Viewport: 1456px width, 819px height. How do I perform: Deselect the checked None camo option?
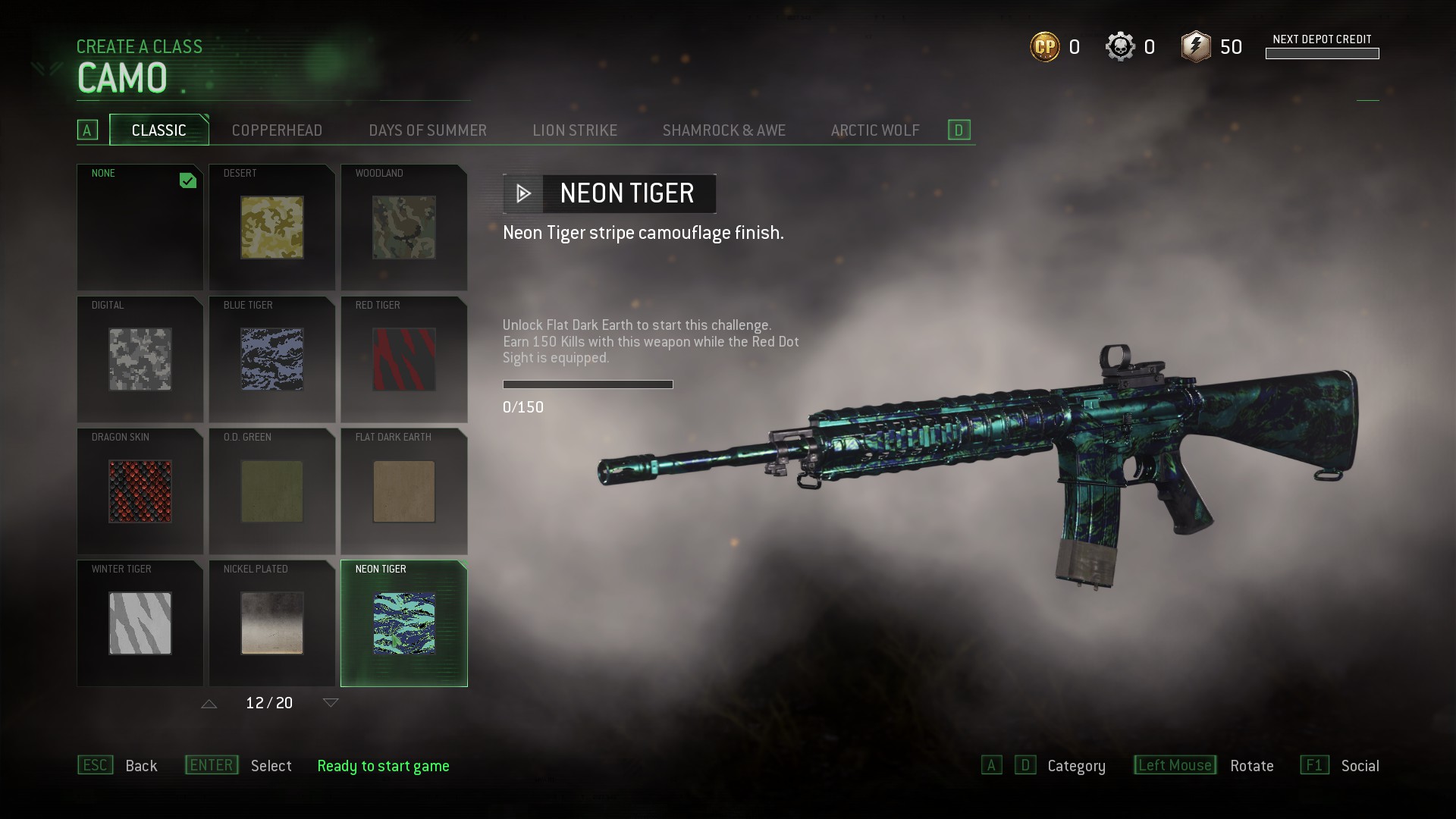(x=140, y=227)
